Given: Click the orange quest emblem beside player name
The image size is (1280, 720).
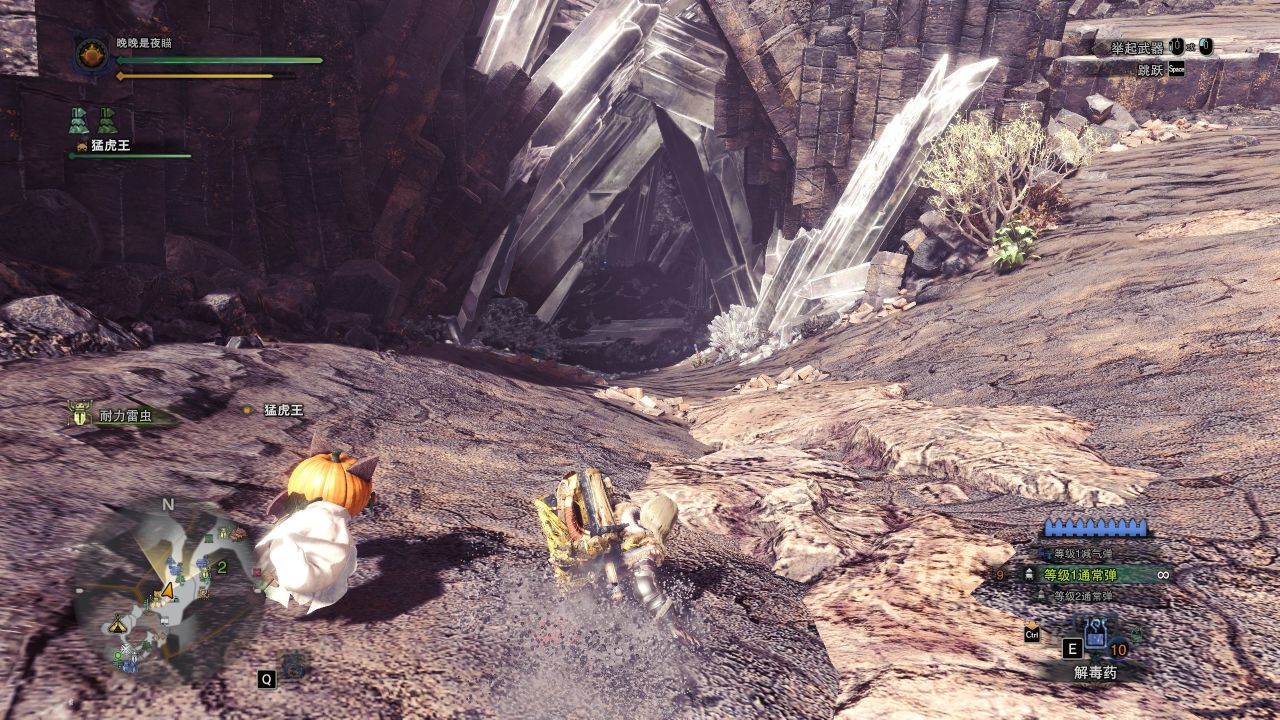Looking at the screenshot, I should click(x=91, y=54).
